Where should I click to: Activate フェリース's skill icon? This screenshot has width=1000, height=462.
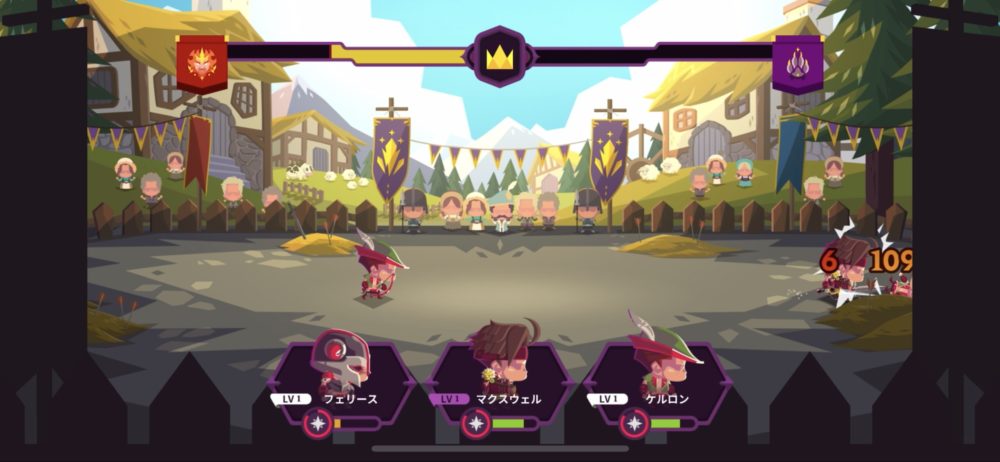(319, 424)
